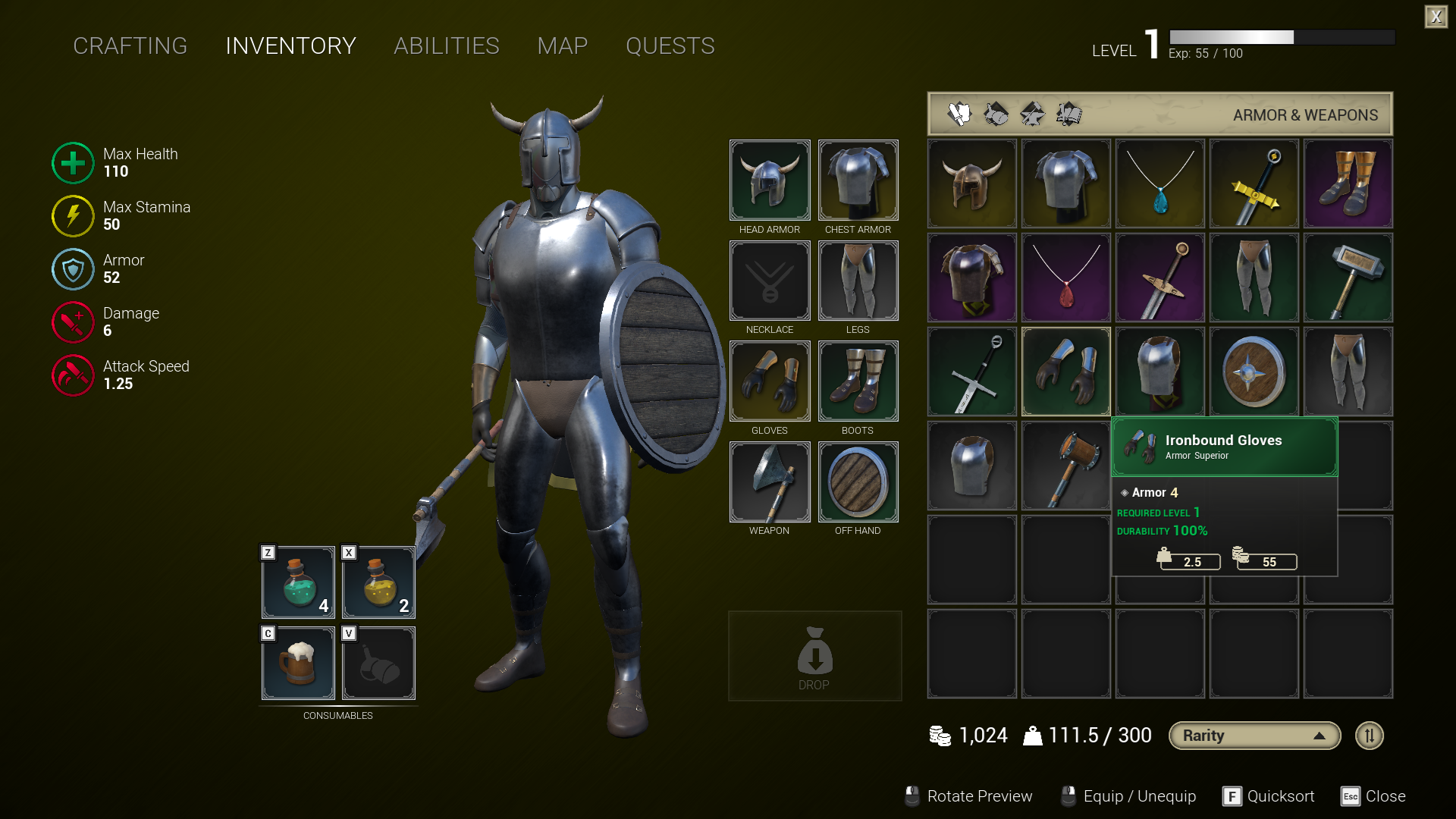Select the equipped horned helmet slot
The height and width of the screenshot is (819, 1456).
pos(769,180)
